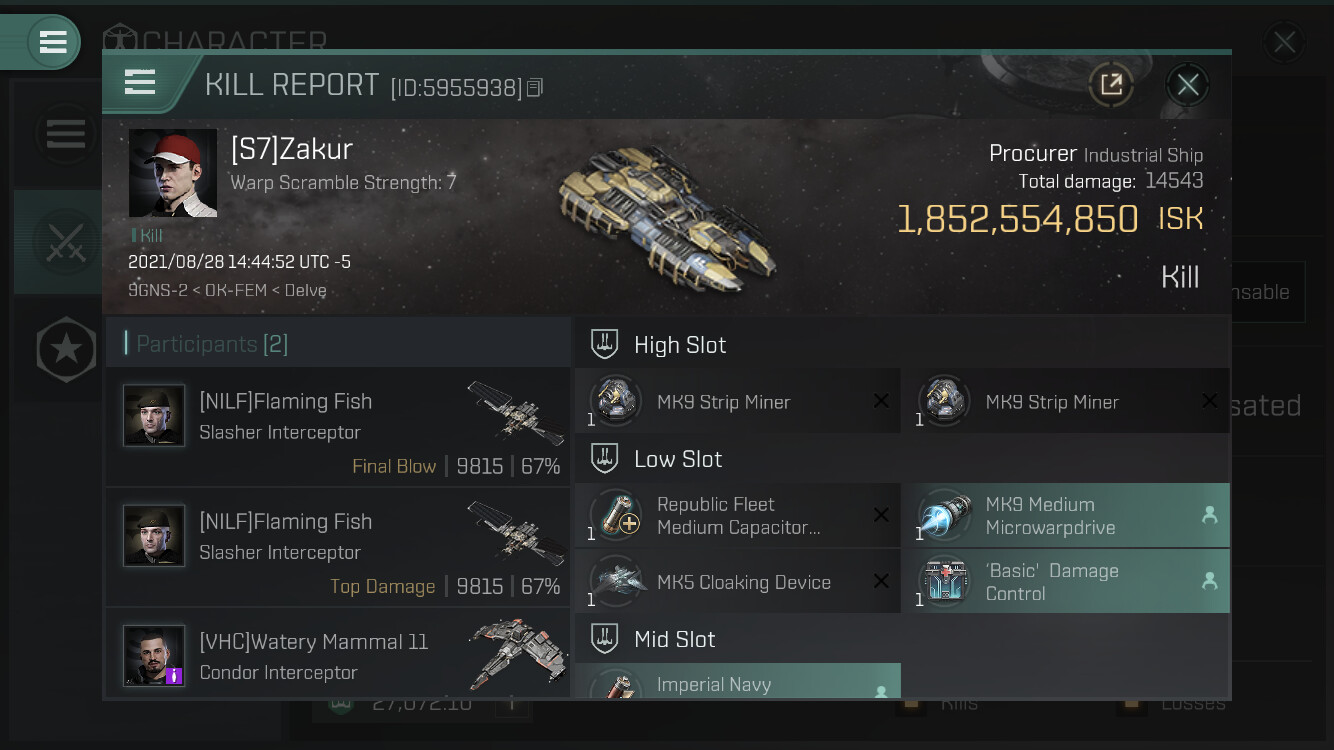The image size is (1334, 750).
Task: Open the main menu at top left
Action: (52, 42)
